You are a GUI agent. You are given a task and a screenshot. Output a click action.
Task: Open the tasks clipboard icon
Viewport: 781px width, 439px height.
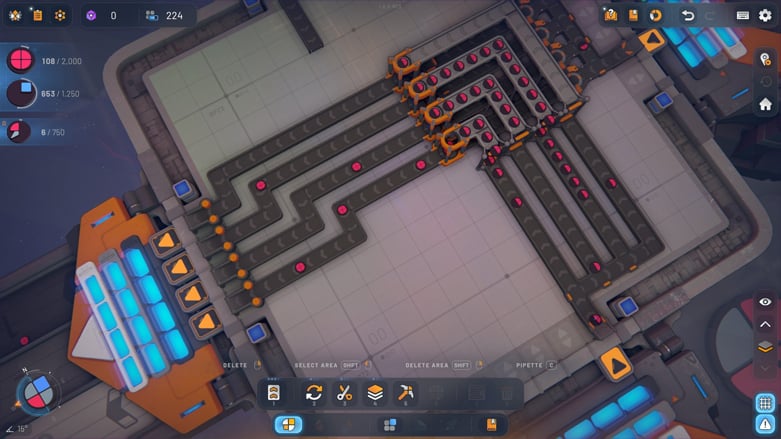(x=37, y=15)
